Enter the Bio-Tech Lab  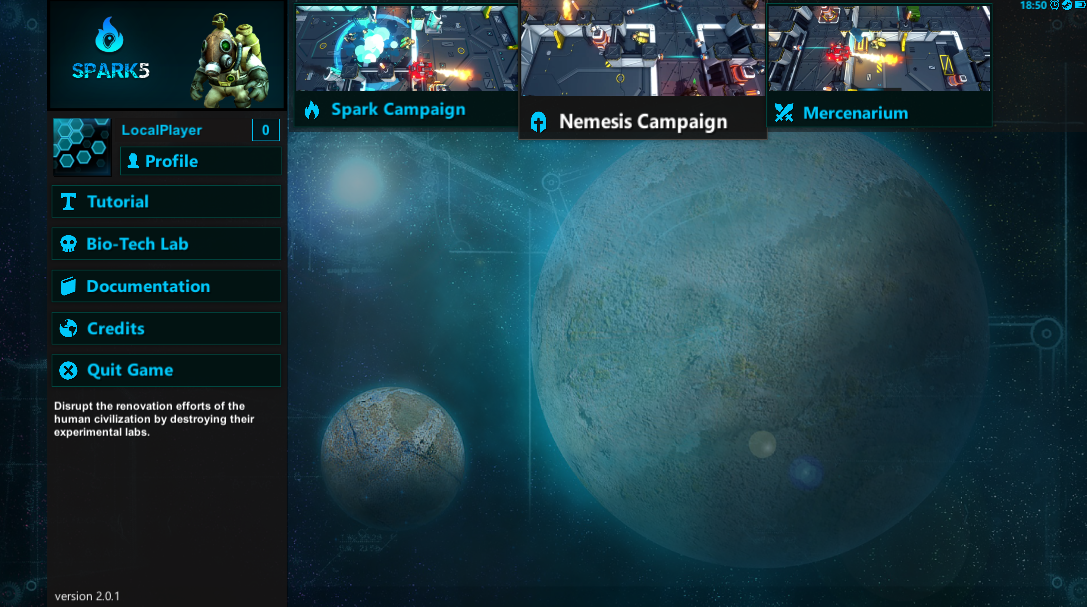coord(166,244)
